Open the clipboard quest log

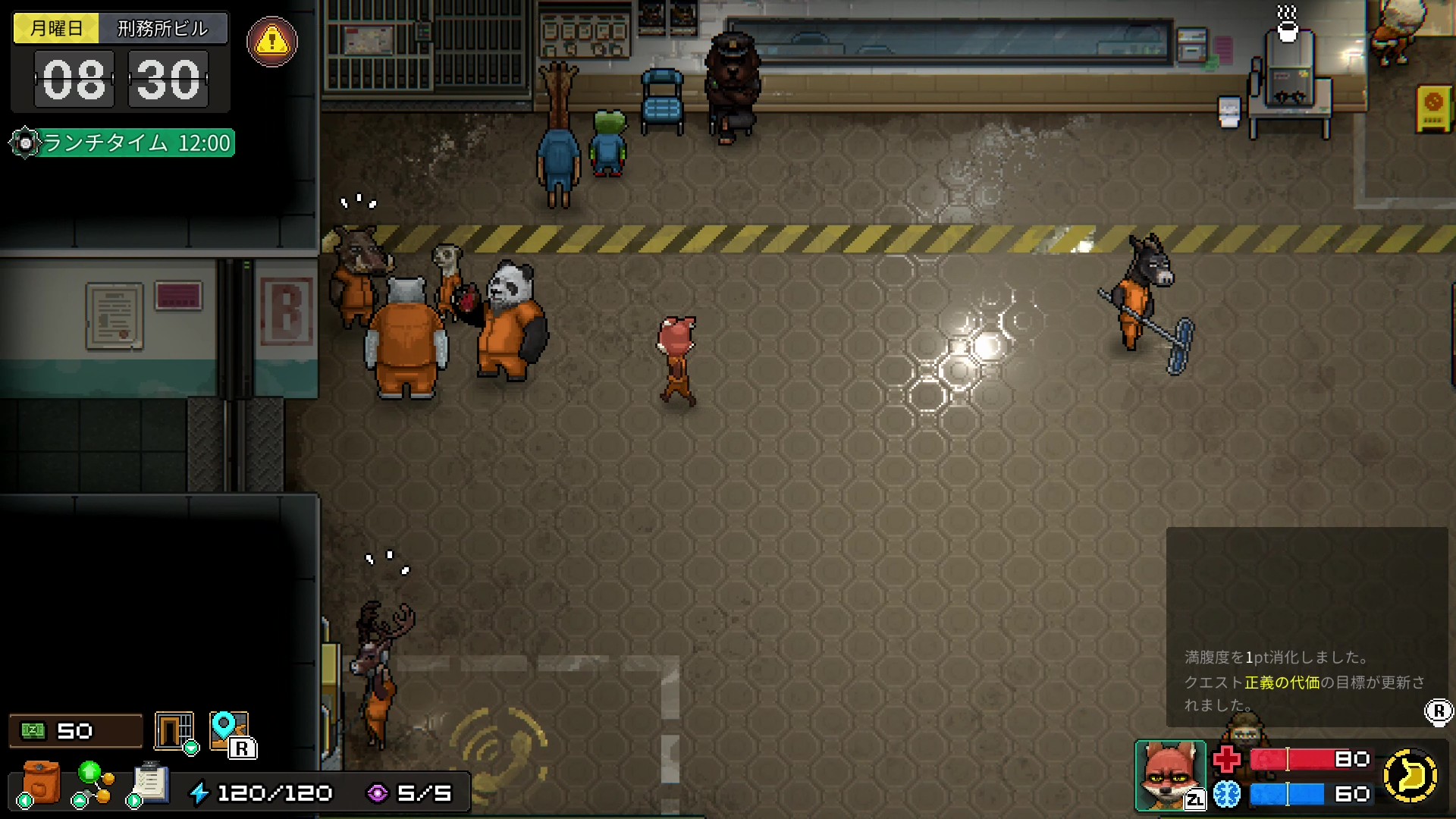pos(150,783)
